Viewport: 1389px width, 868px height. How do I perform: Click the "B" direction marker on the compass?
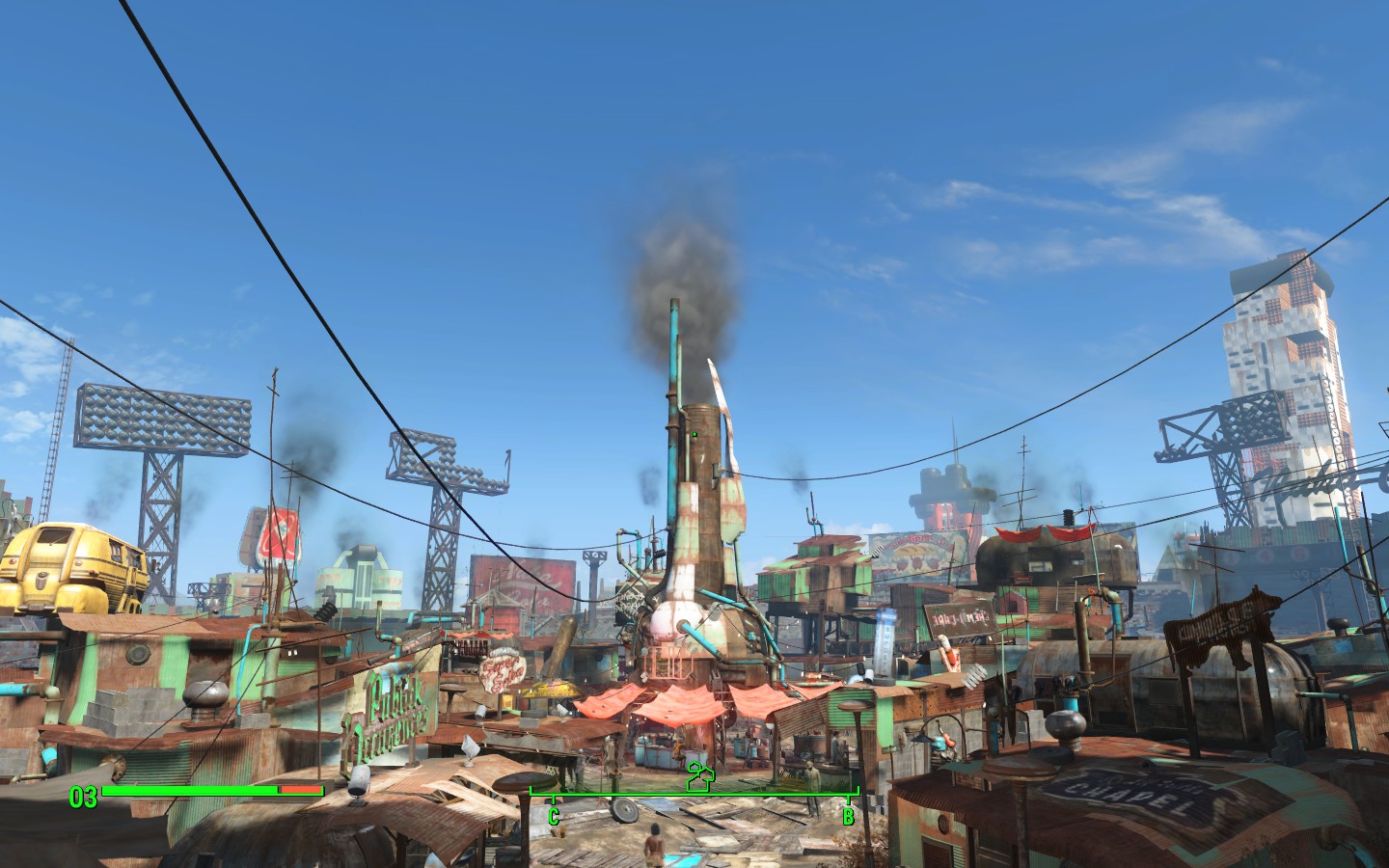pos(848,816)
